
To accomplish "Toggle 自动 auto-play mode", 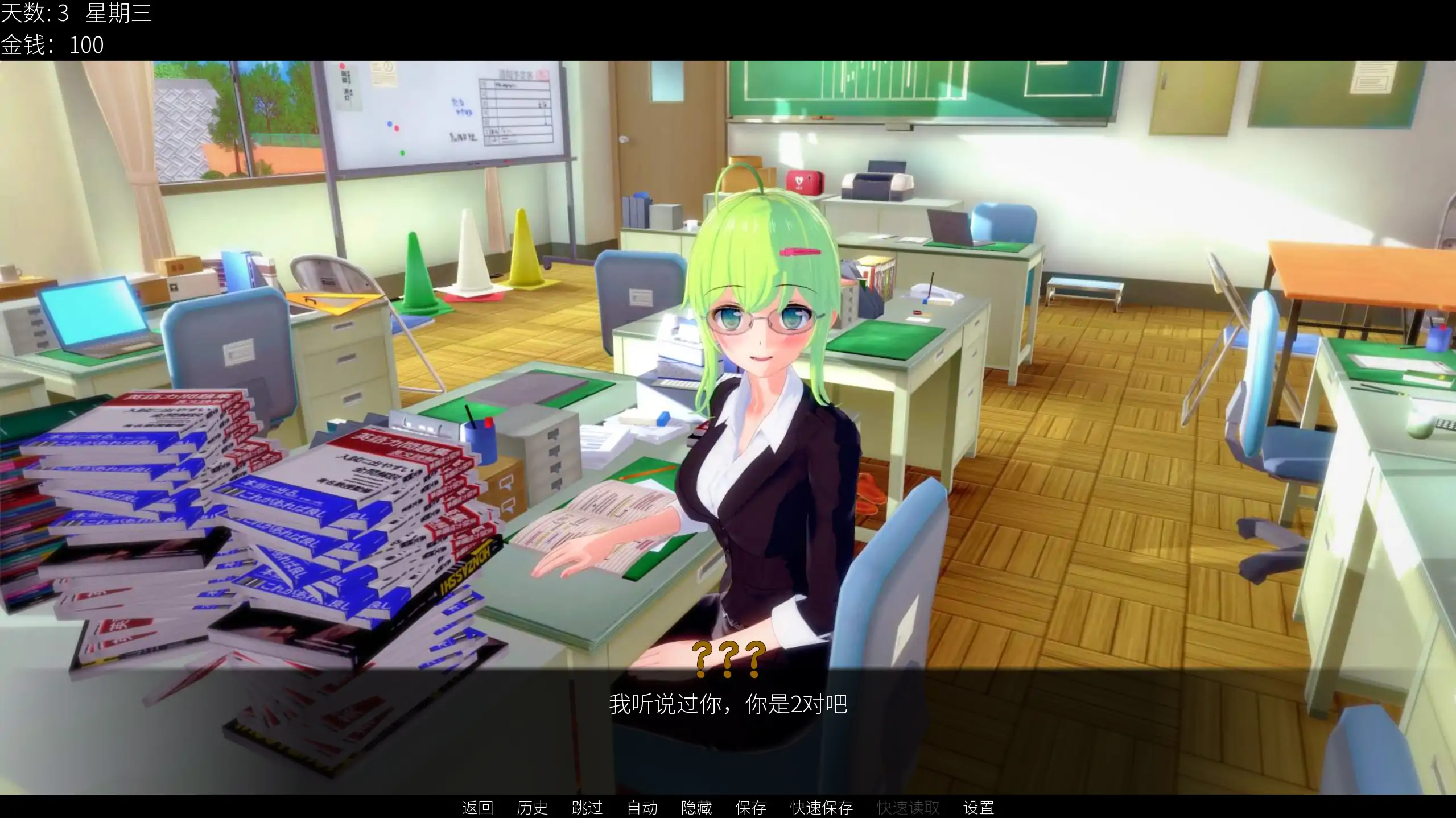I will tap(641, 808).
